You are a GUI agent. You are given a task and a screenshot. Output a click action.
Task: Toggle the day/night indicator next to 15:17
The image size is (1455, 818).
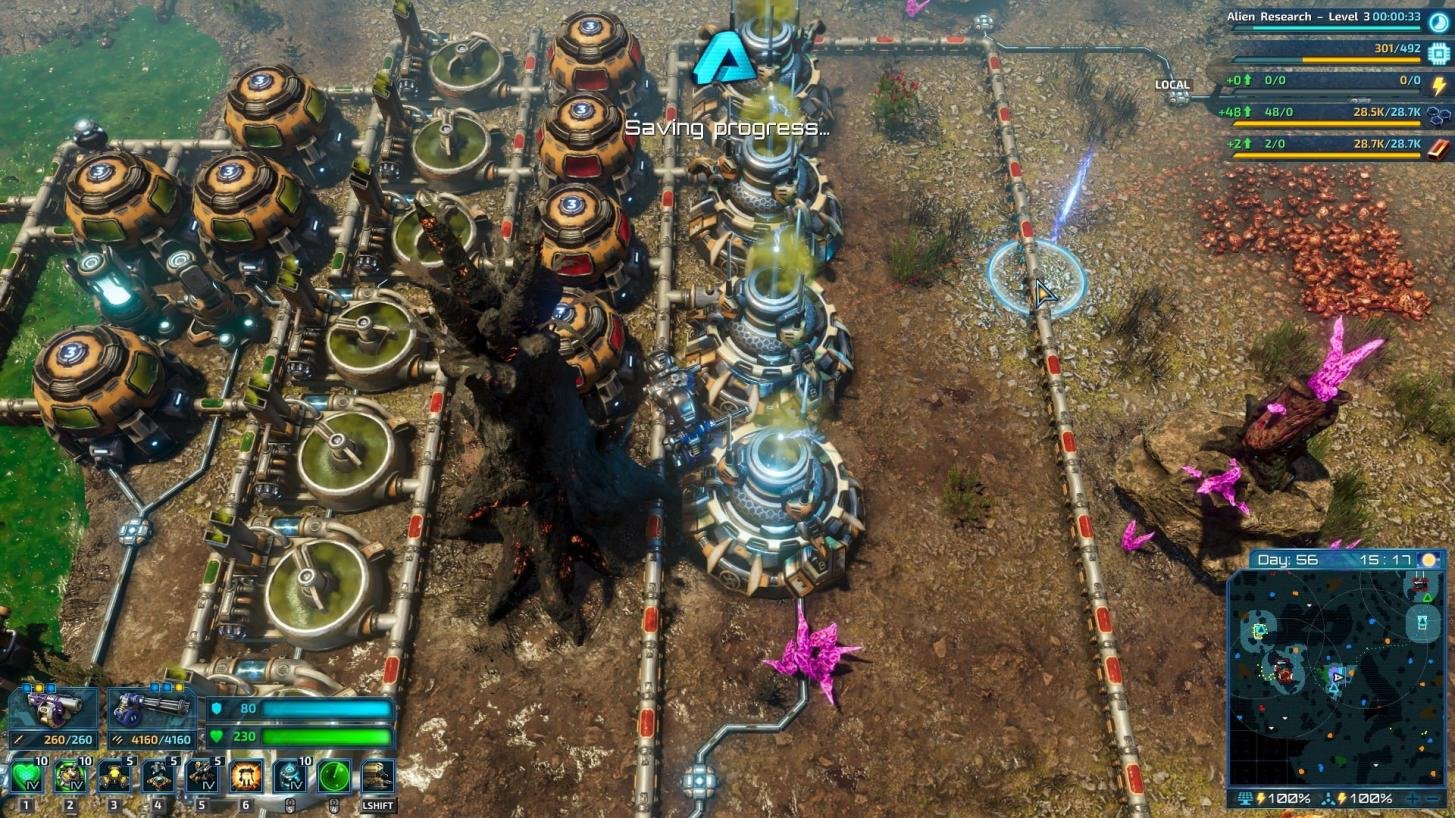click(1431, 560)
